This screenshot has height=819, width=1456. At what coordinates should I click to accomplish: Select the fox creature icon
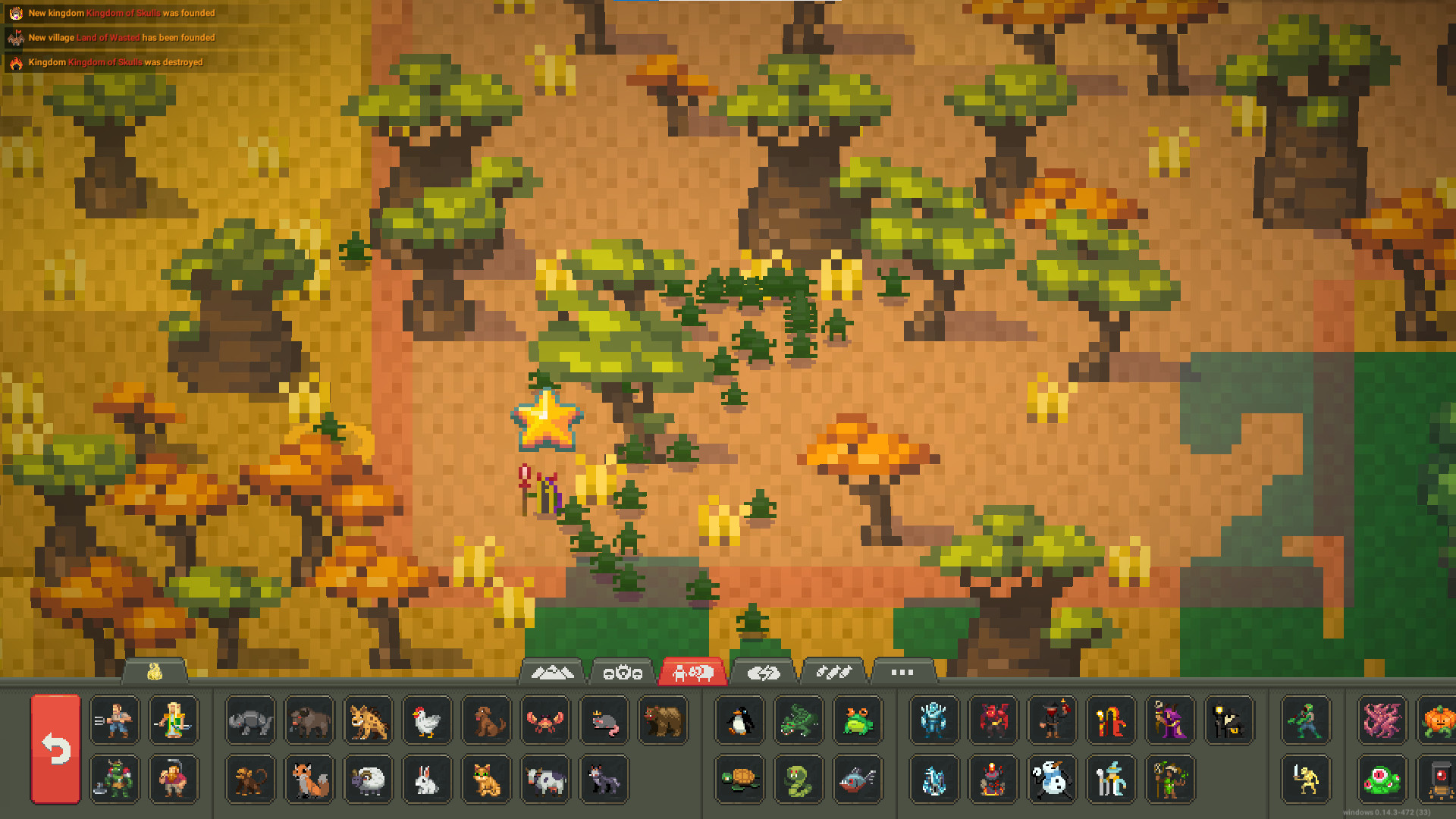309,780
